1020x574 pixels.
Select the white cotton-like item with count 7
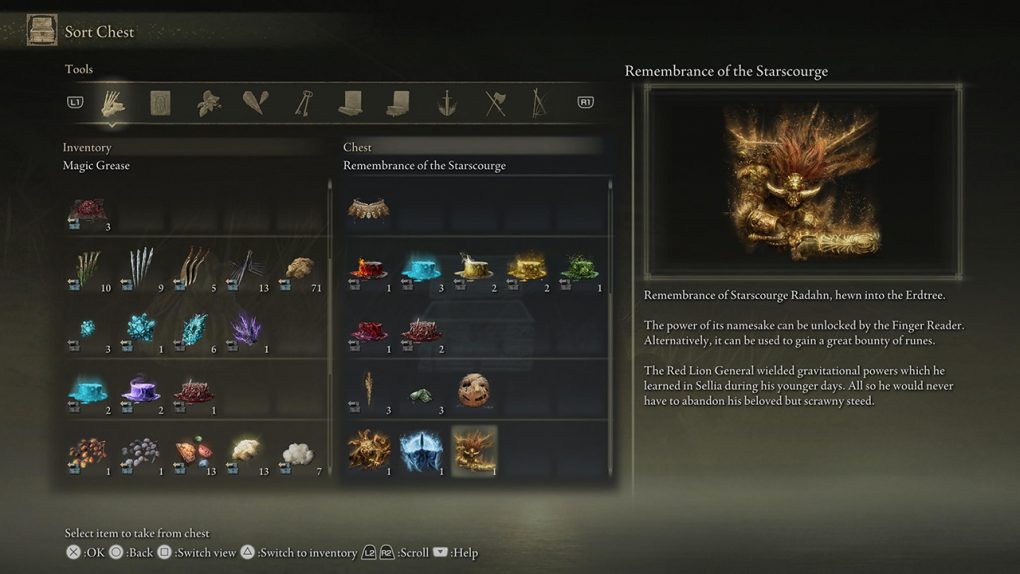coord(298,452)
